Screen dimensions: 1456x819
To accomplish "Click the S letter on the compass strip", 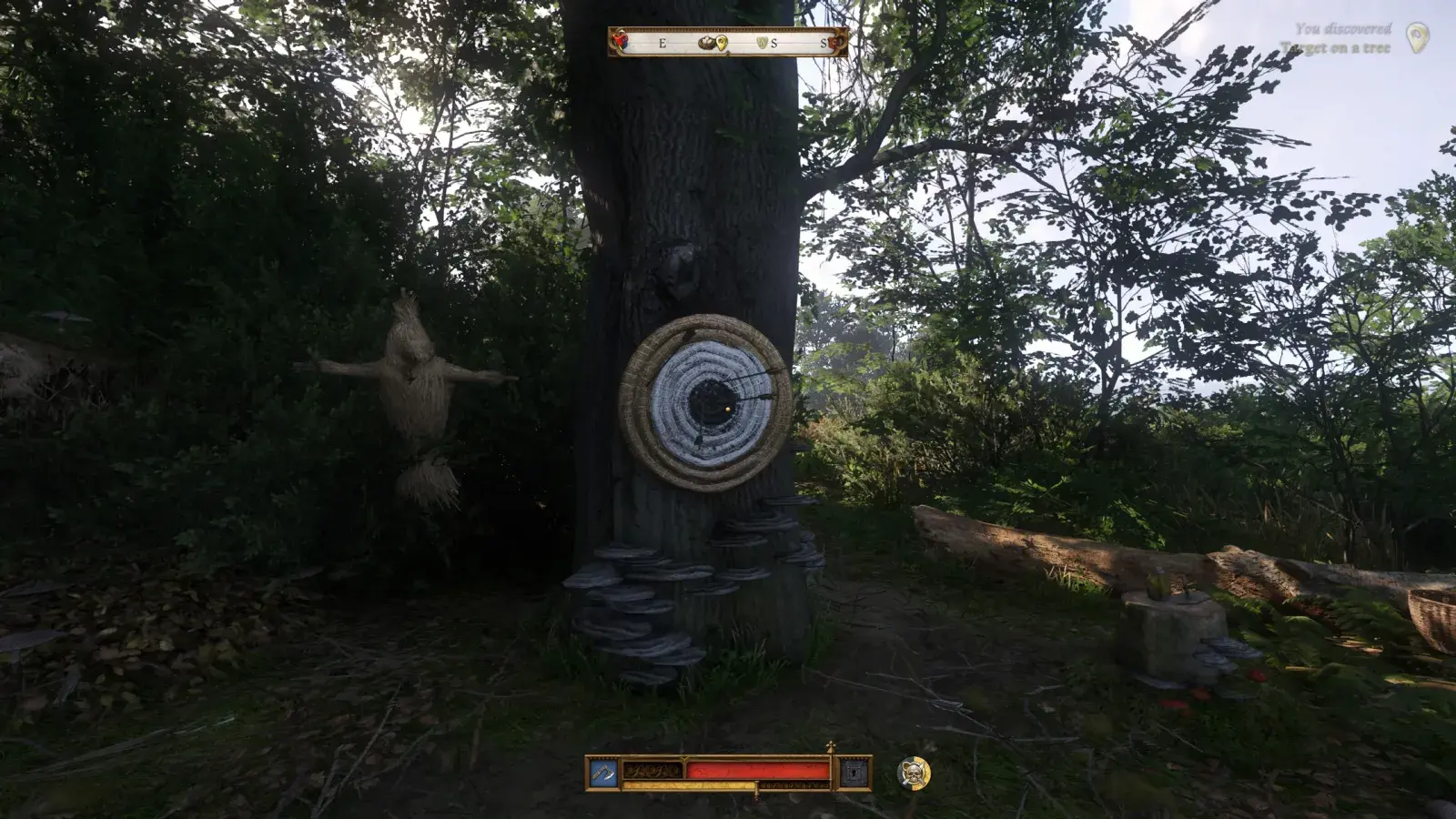I will [774, 42].
